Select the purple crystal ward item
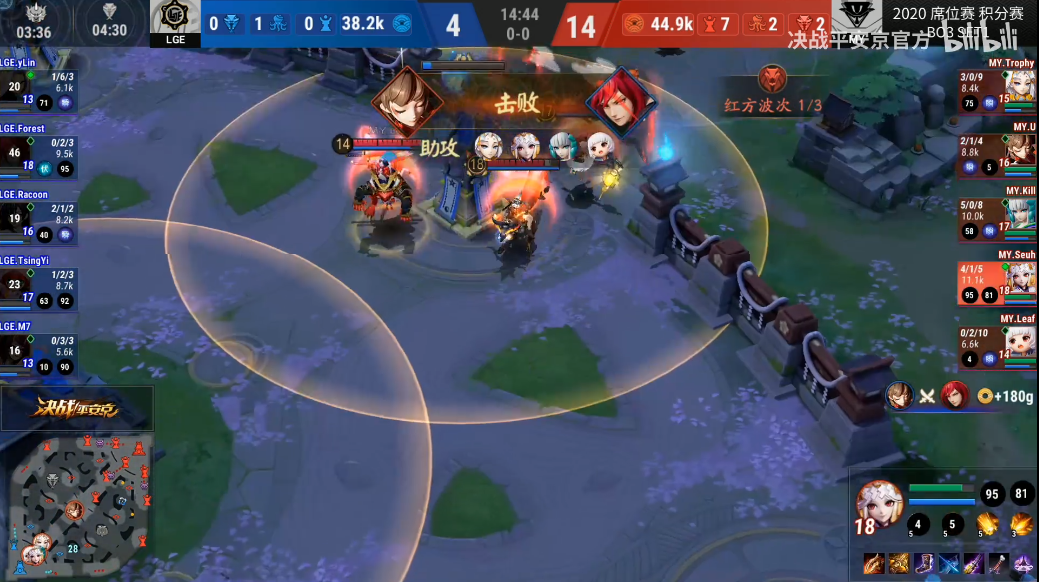Image resolution: width=1039 pixels, height=582 pixels. click(x=1023, y=564)
